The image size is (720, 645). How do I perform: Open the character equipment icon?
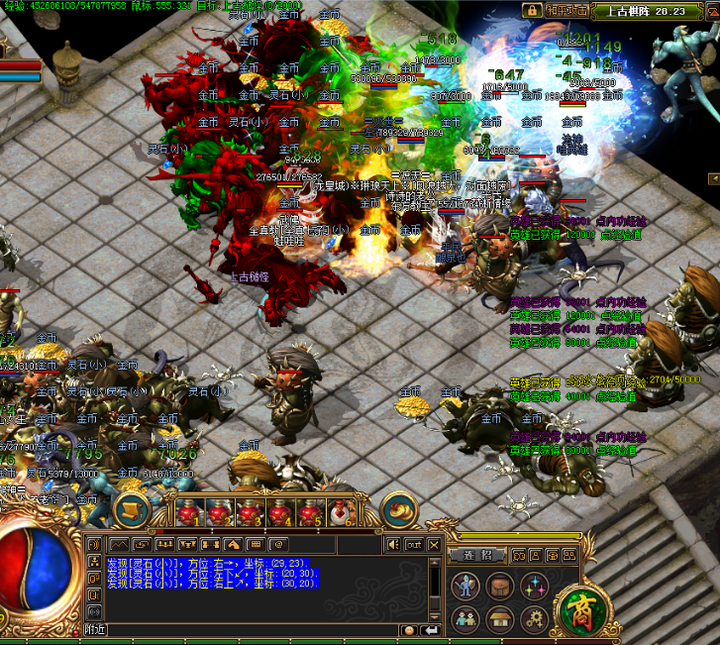coord(463,585)
